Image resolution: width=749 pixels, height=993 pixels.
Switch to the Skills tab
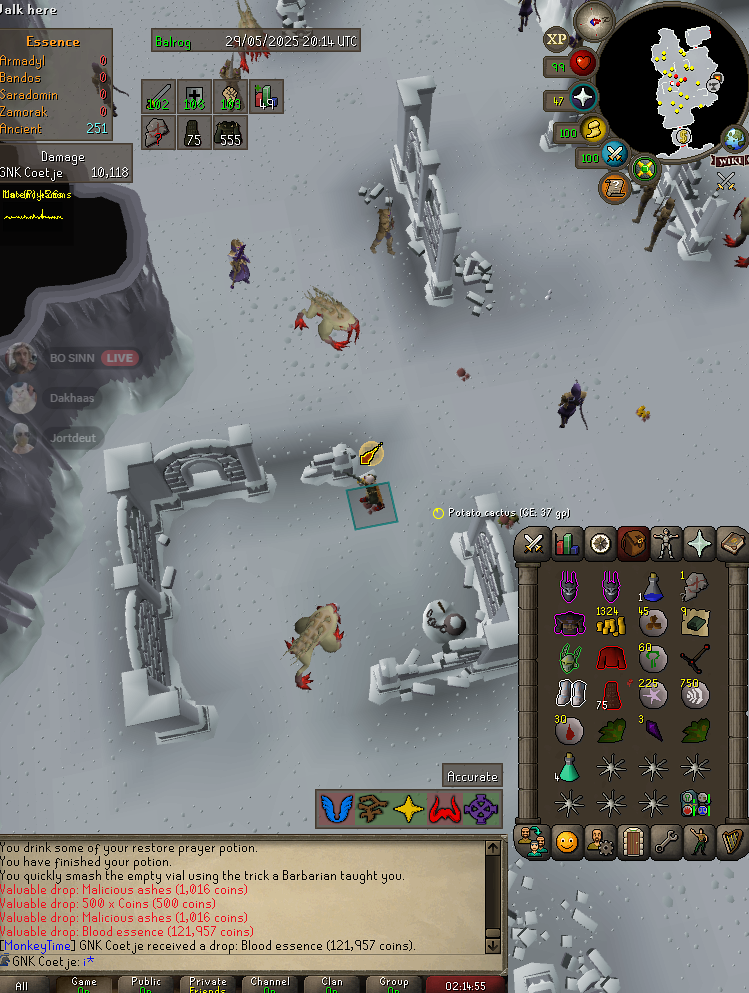click(566, 544)
